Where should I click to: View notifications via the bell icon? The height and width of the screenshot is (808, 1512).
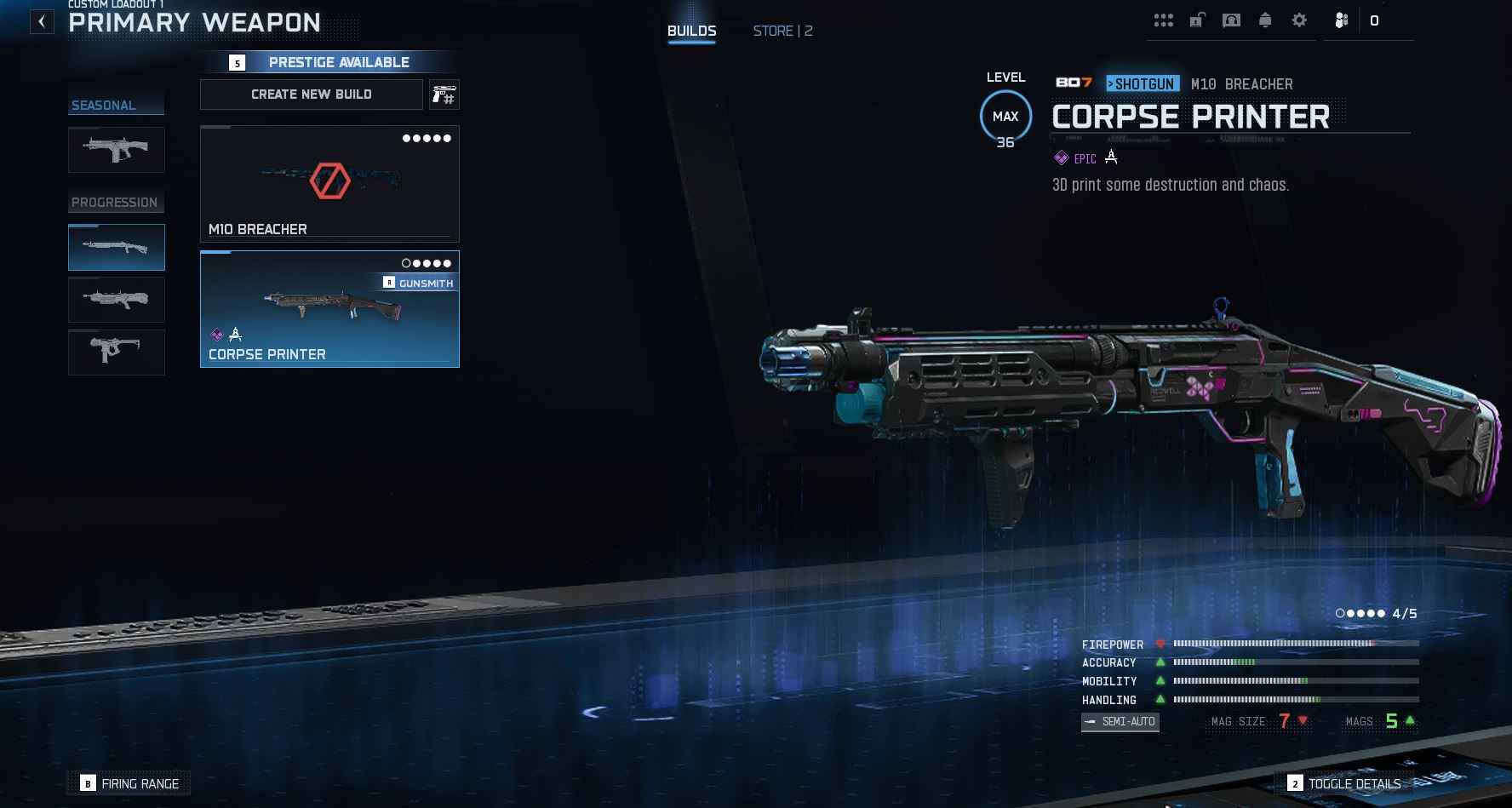[1265, 20]
